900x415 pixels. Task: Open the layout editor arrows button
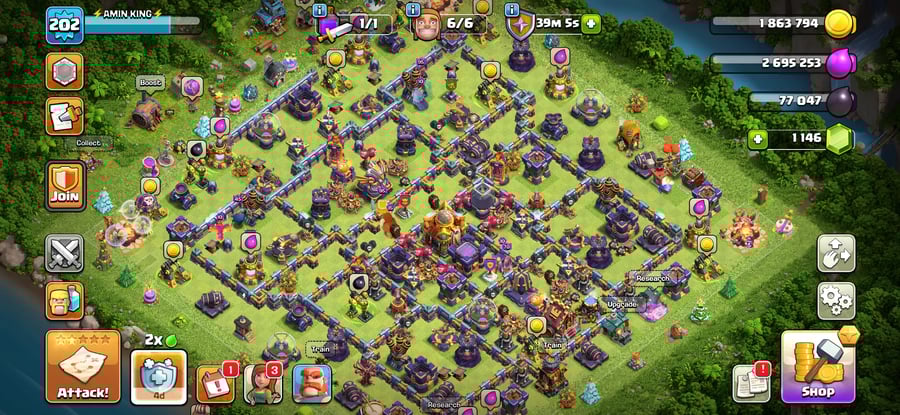pyautogui.click(x=836, y=254)
